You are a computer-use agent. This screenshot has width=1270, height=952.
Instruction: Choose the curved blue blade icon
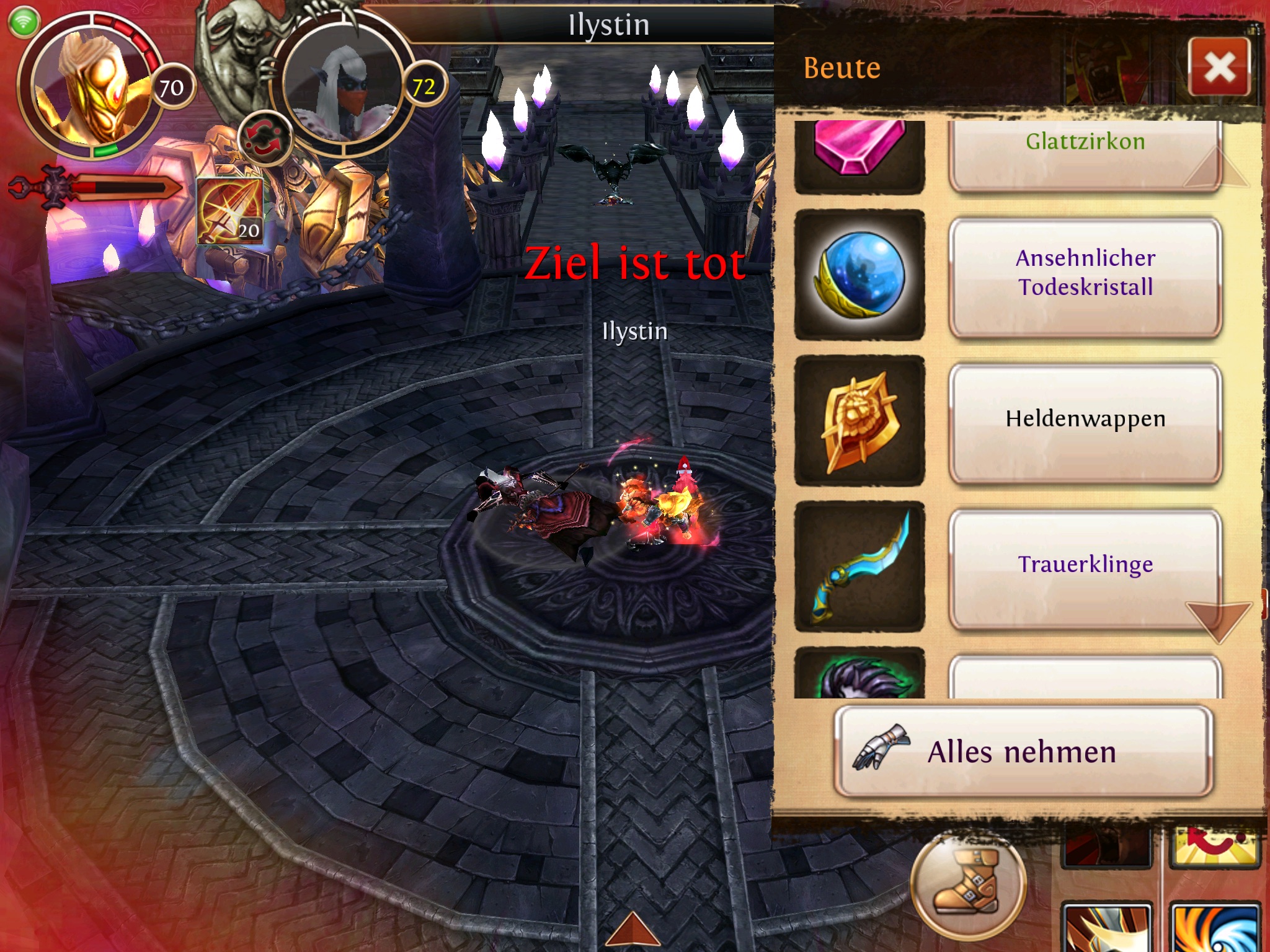(859, 566)
